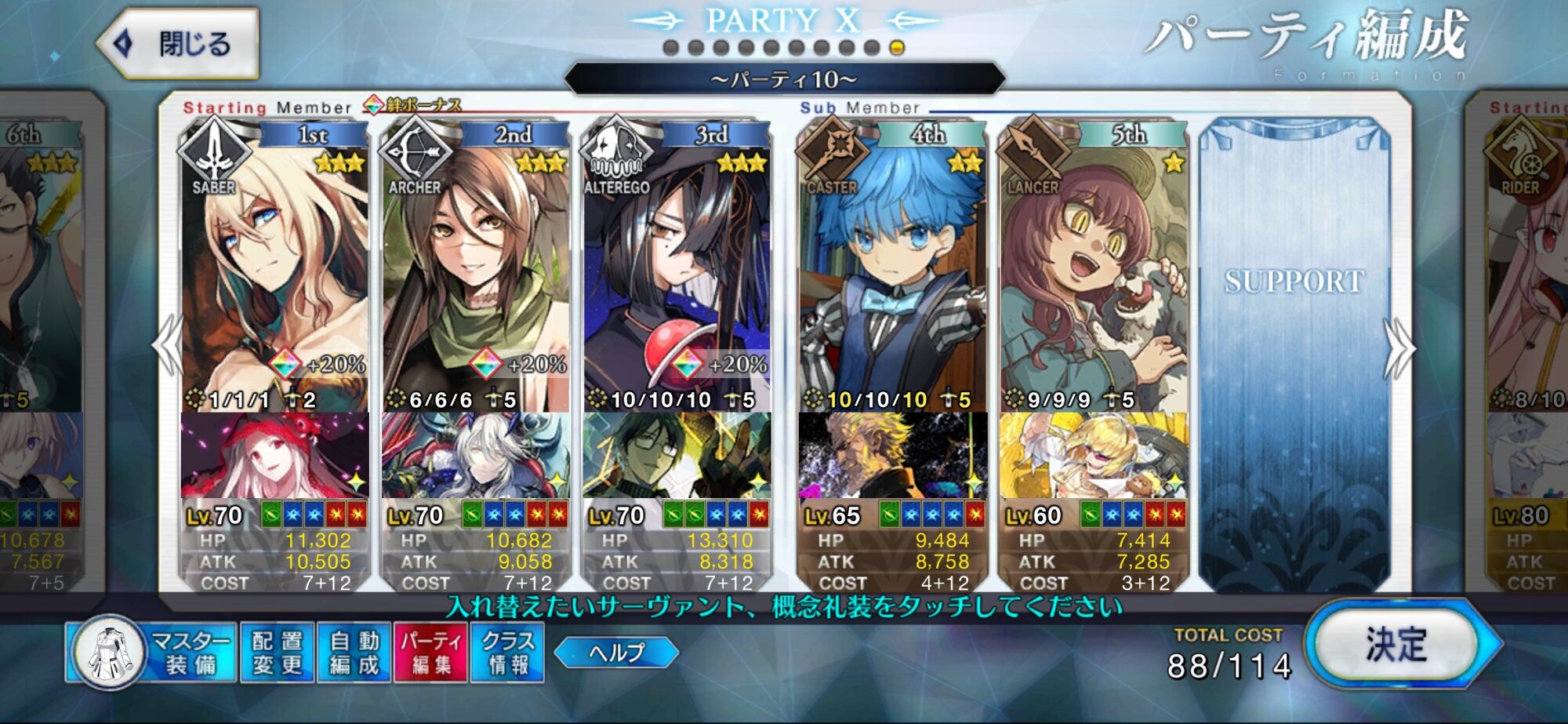
Task: Change the Saber's red-hooded craft essence
Action: coord(274,455)
